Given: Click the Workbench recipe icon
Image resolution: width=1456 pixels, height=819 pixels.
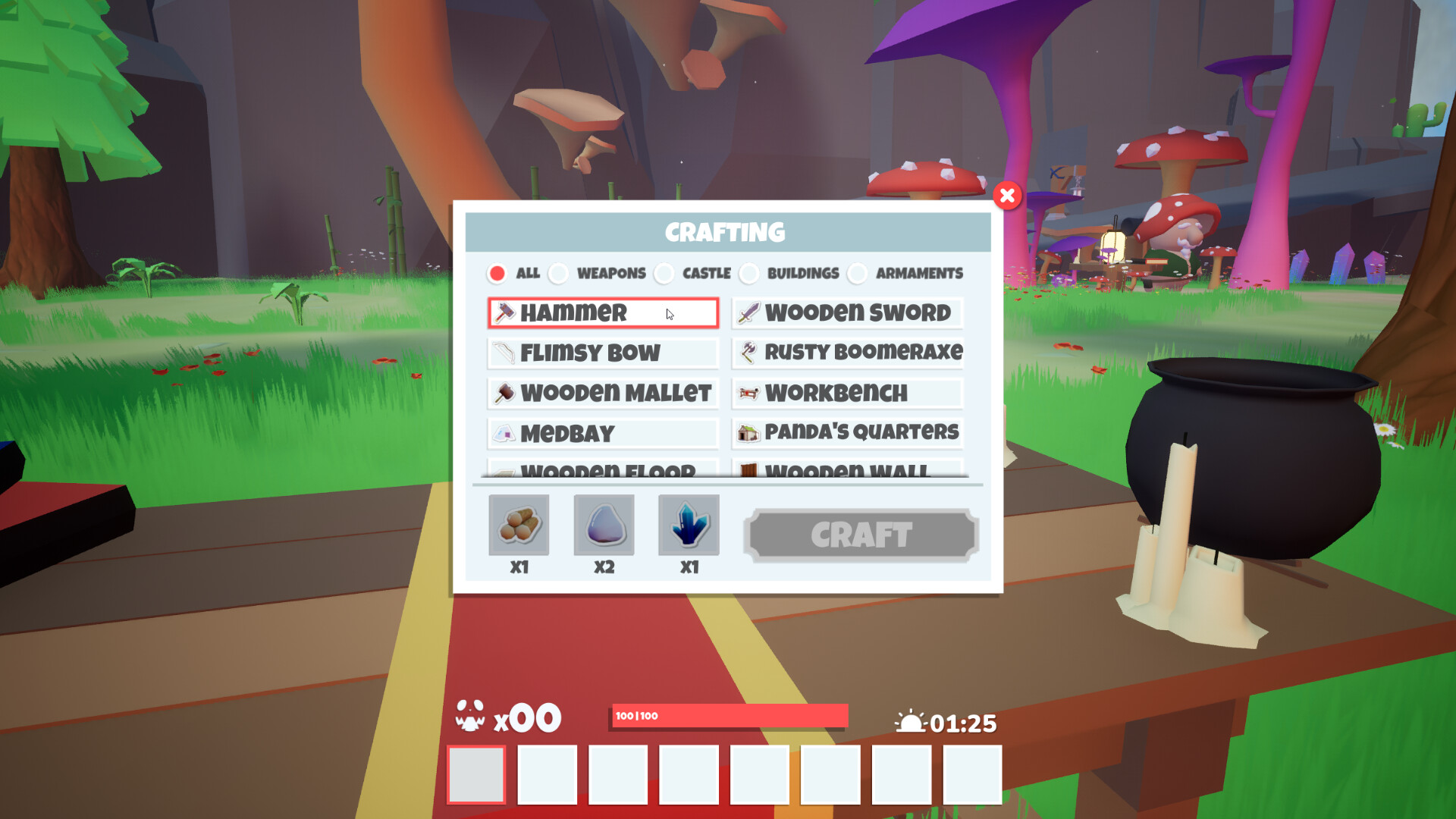Looking at the screenshot, I should pyautogui.click(x=748, y=393).
